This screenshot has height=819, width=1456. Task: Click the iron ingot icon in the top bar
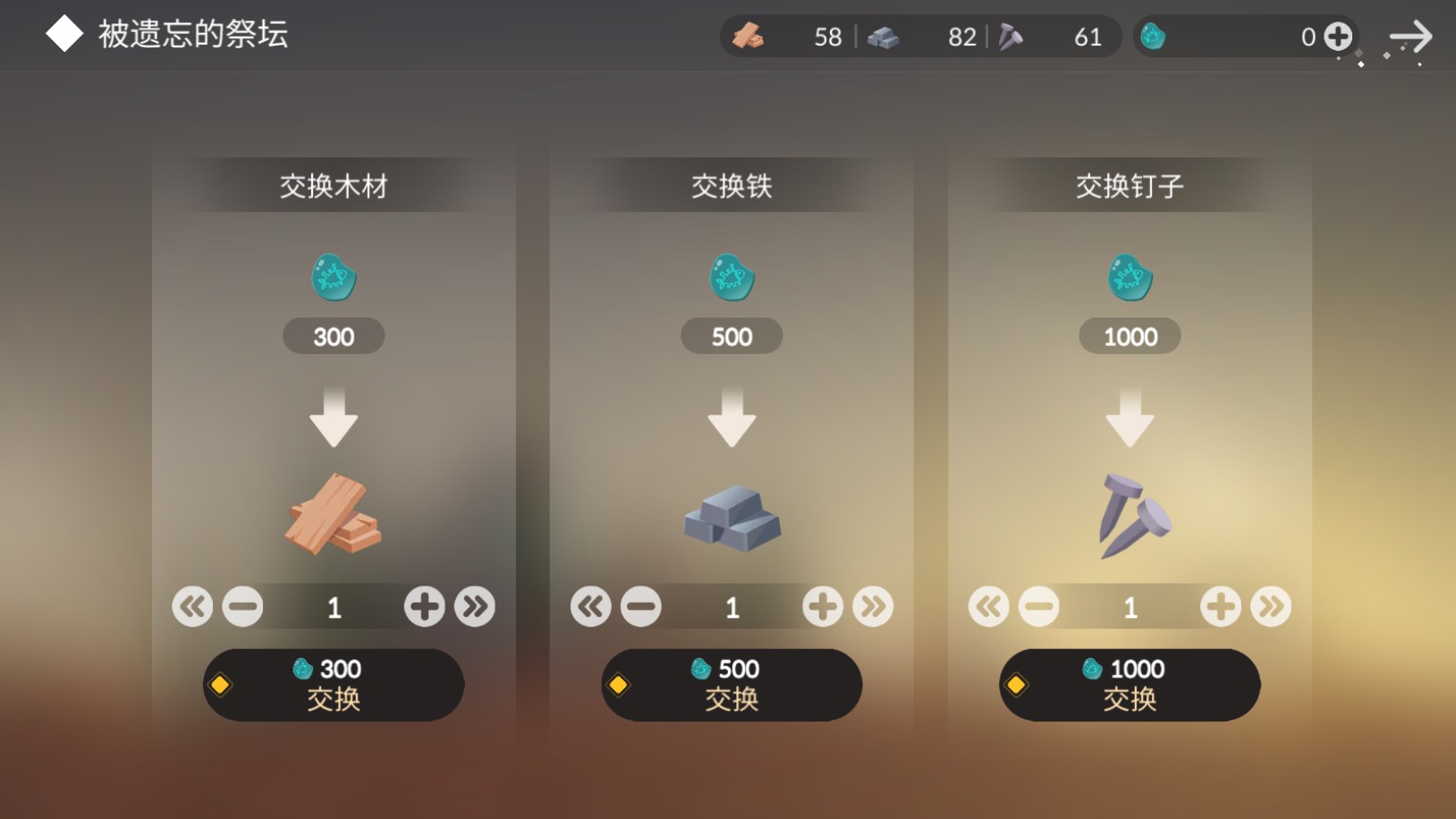(885, 37)
